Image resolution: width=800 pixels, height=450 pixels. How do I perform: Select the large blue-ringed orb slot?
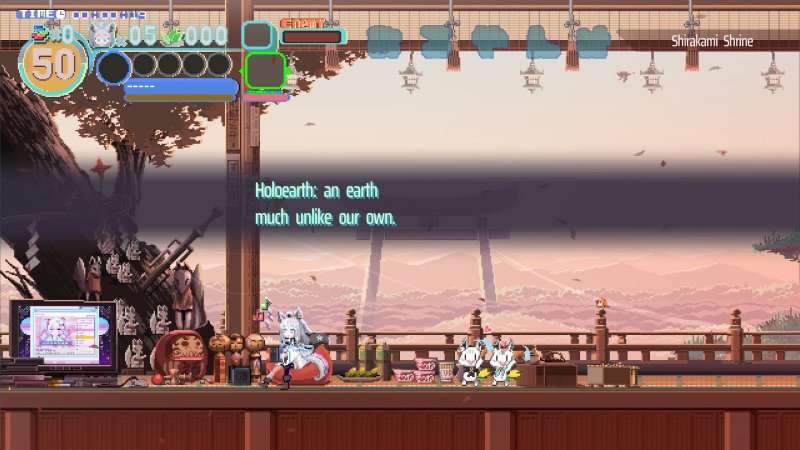click(x=113, y=68)
